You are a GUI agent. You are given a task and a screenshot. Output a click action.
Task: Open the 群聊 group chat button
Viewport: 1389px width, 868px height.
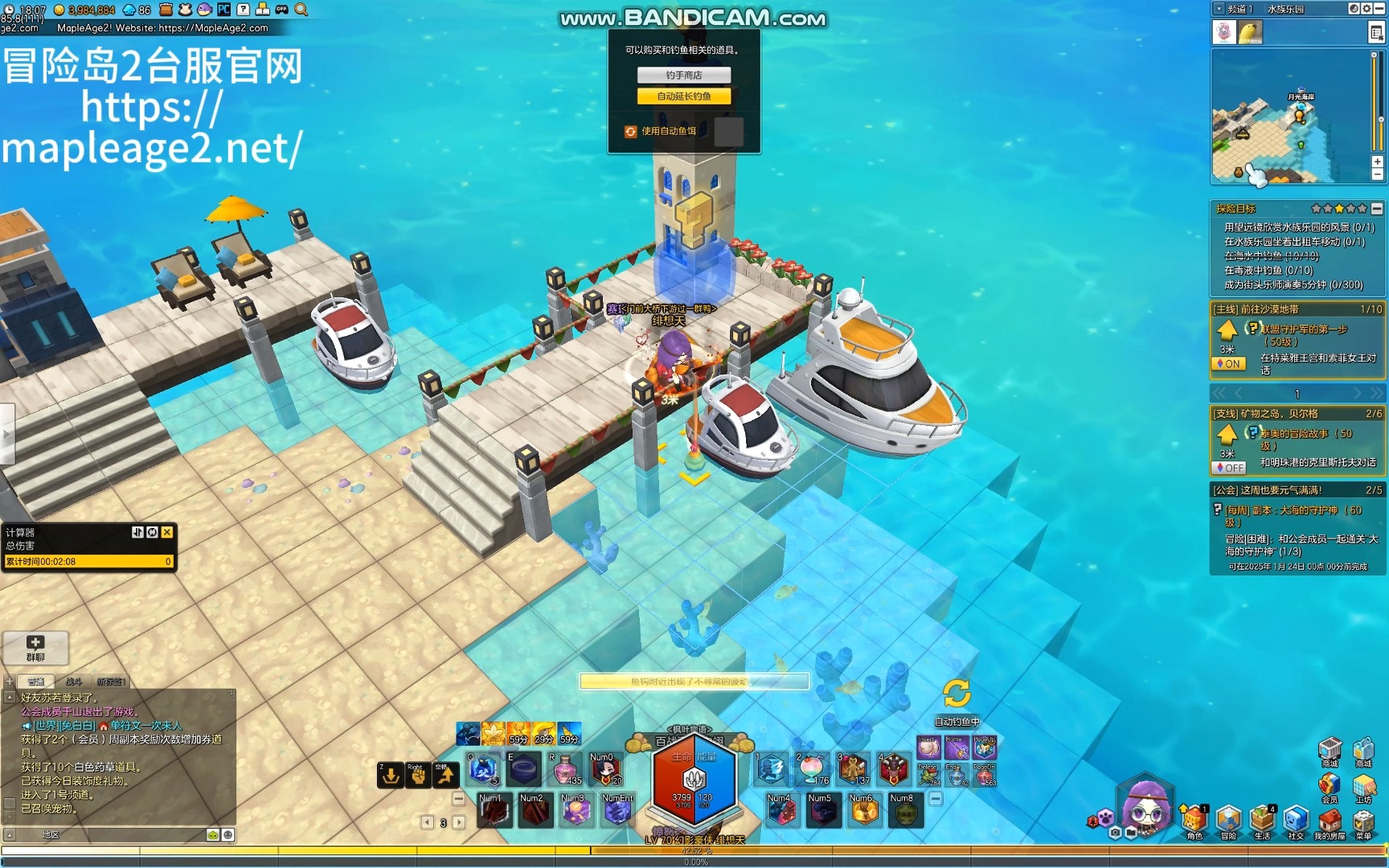click(x=35, y=647)
